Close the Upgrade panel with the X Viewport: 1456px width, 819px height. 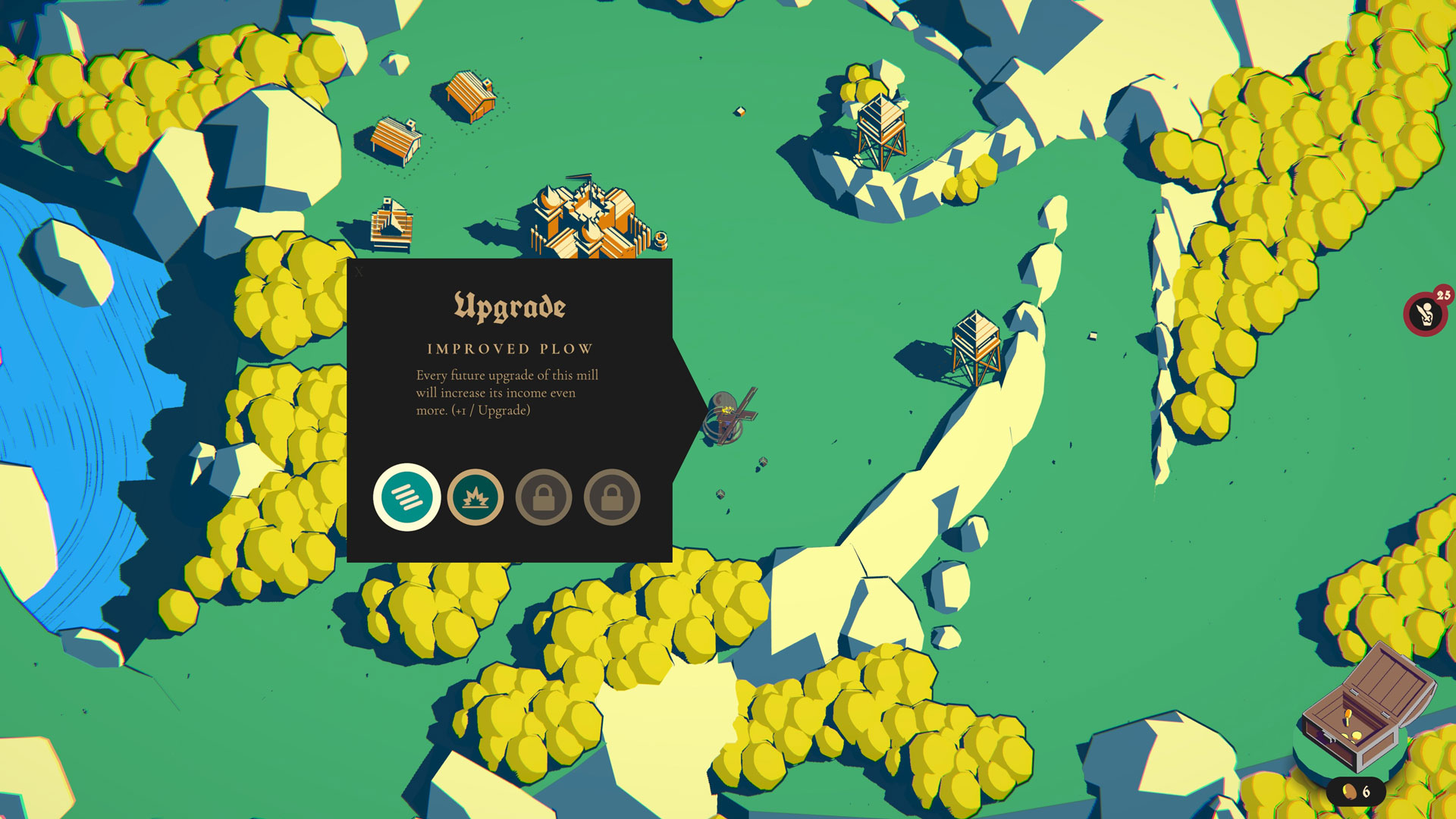click(x=359, y=271)
